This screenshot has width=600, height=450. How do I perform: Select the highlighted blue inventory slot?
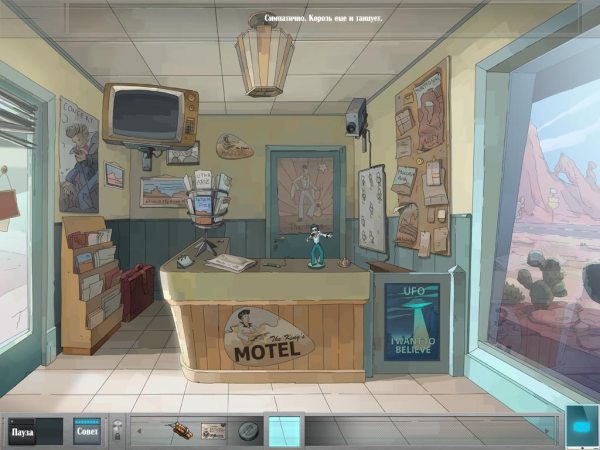coord(284,431)
